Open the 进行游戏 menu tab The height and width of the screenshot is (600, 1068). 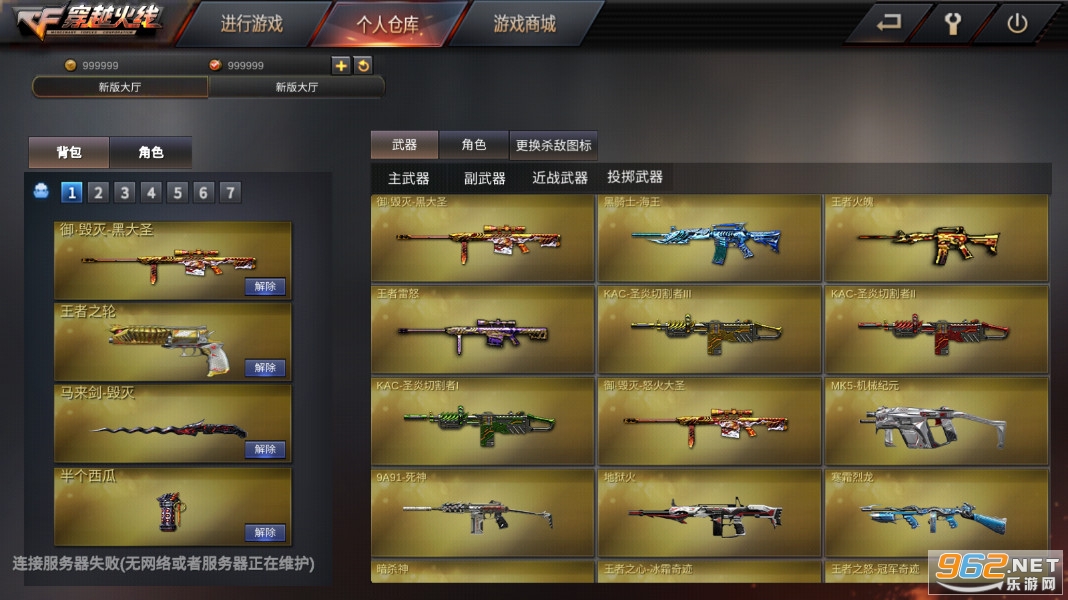(251, 24)
